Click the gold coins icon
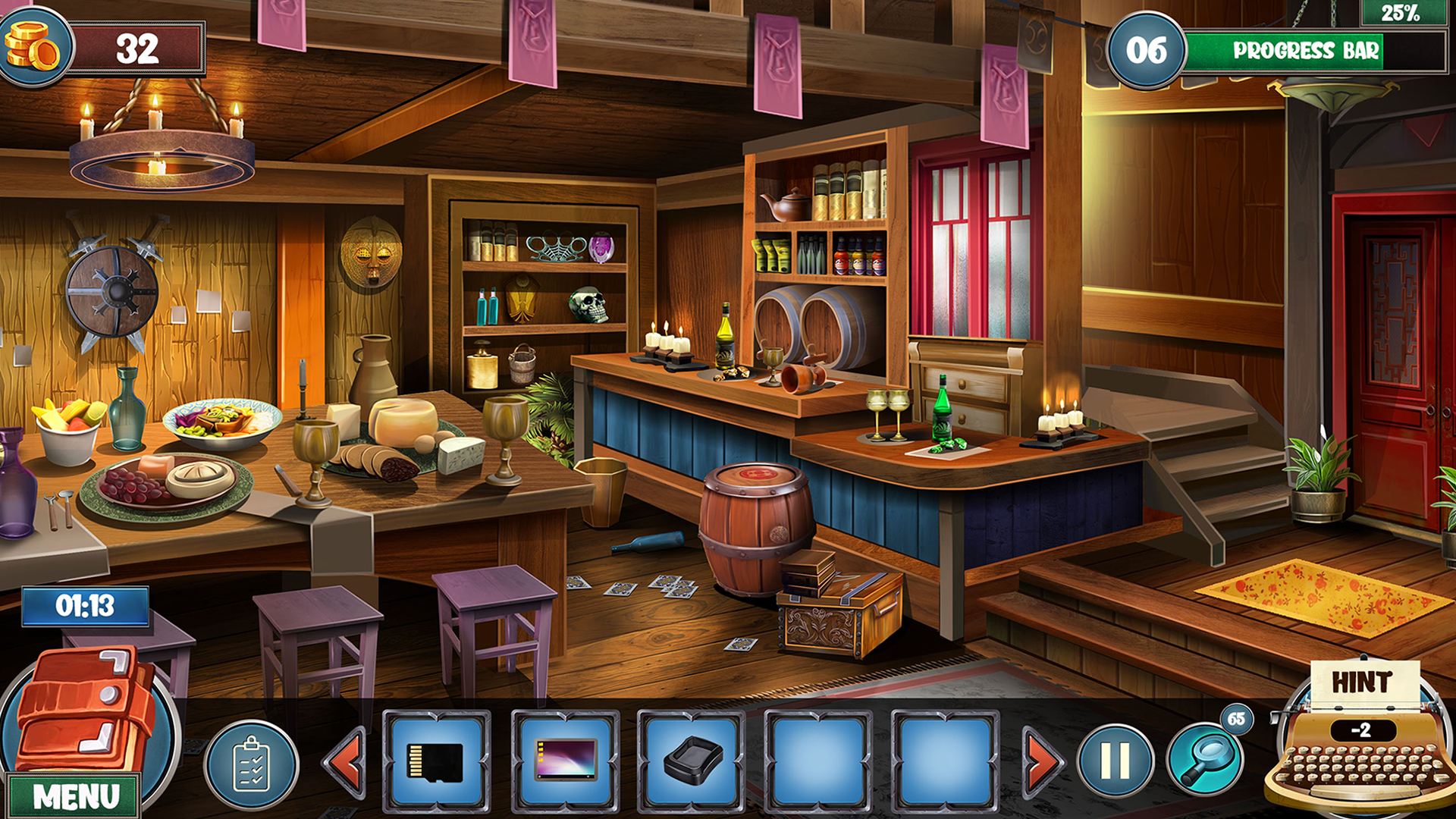The width and height of the screenshot is (1456, 819). (x=33, y=47)
